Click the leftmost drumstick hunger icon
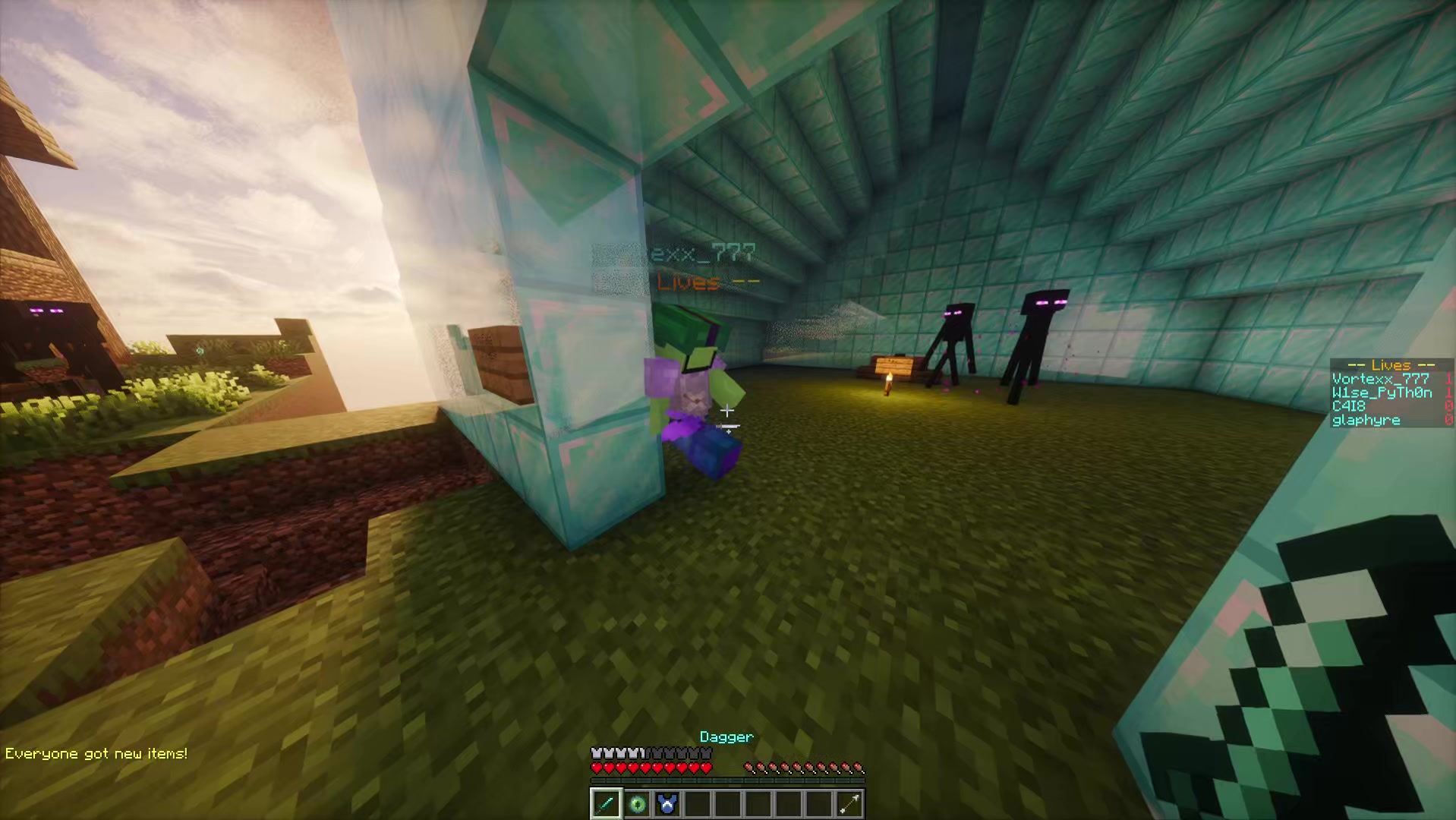Viewport: 1456px width, 820px height. (750, 768)
